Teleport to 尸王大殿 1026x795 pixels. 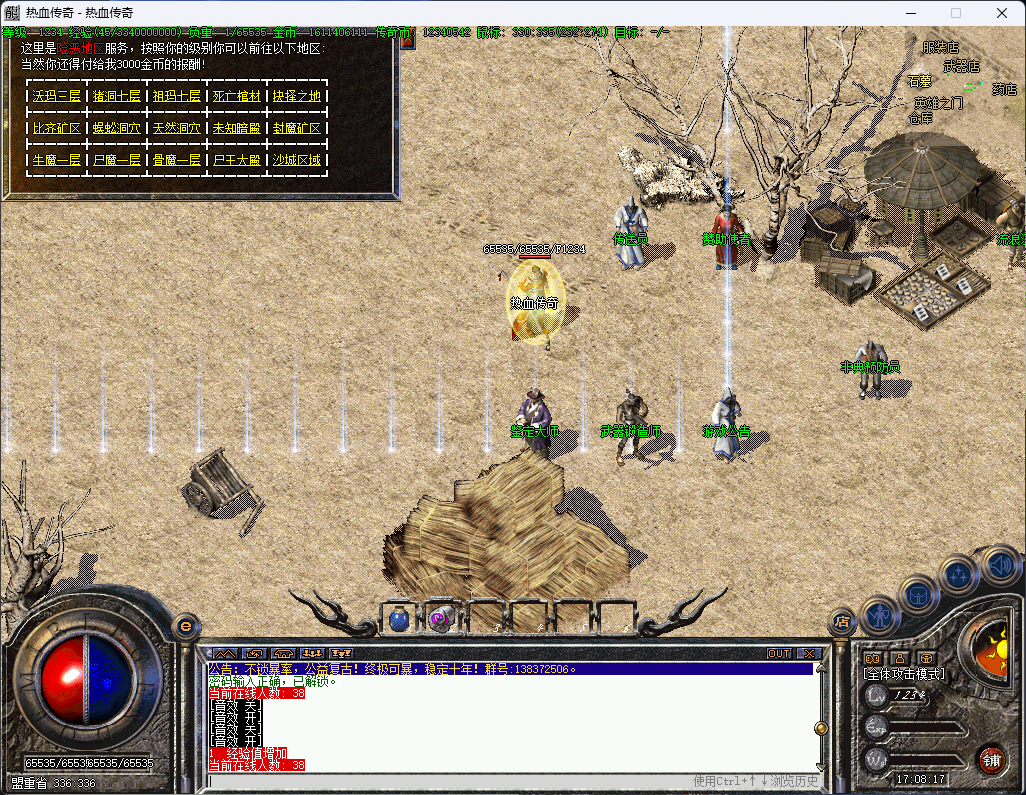pos(237,160)
